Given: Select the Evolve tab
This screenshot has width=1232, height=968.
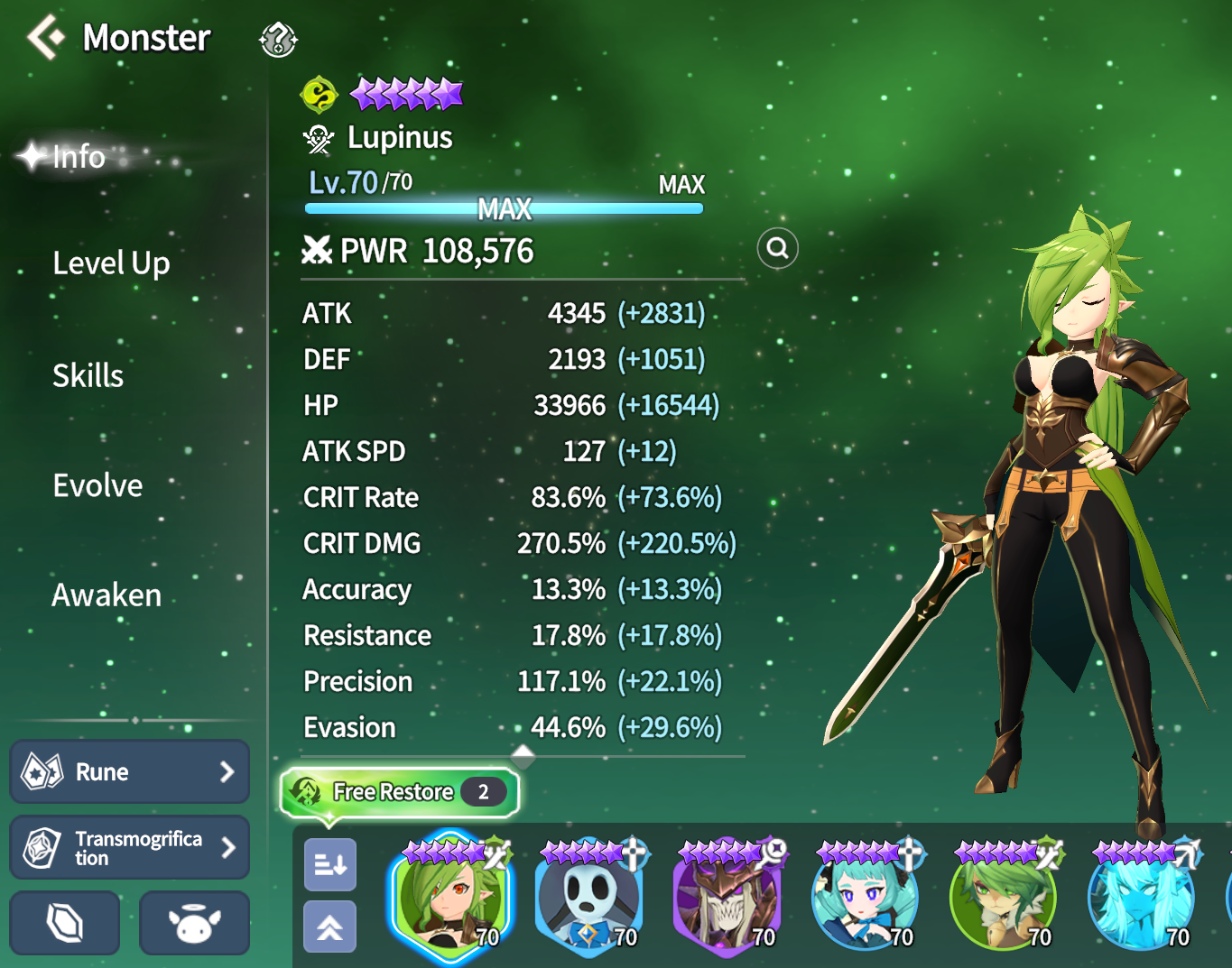Looking at the screenshot, I should (x=97, y=485).
